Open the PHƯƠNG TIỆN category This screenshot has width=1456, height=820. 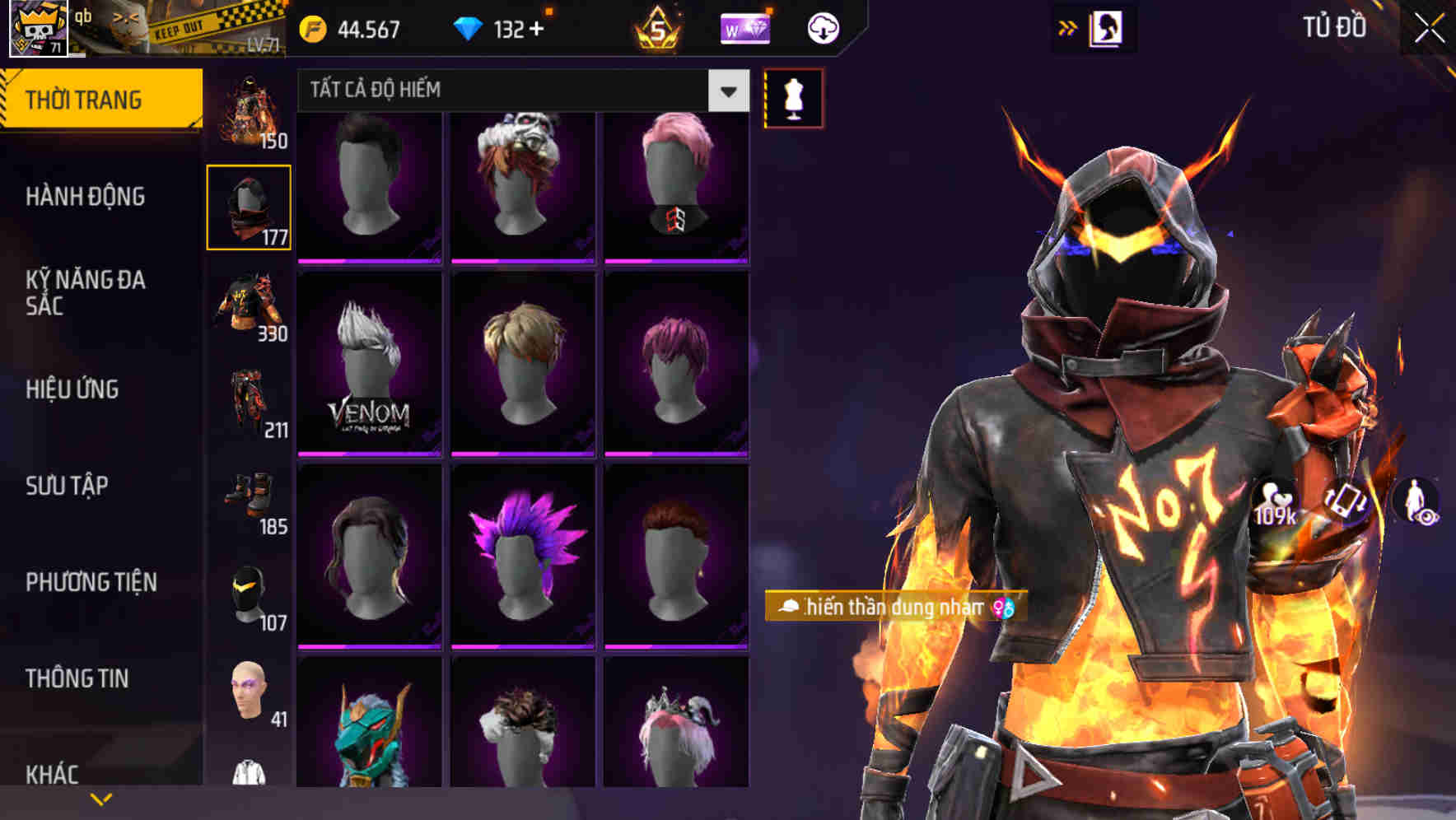point(91,582)
